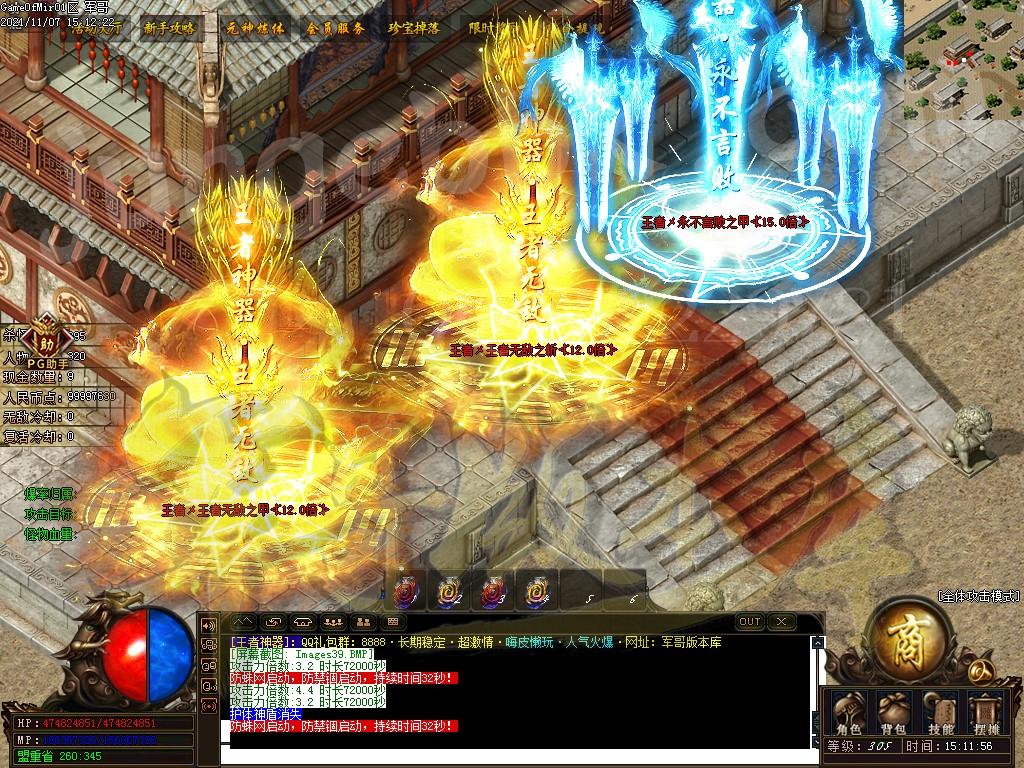Click the minimap in the corner
Image resolution: width=1024 pixels, height=768 pixels.
[963, 60]
